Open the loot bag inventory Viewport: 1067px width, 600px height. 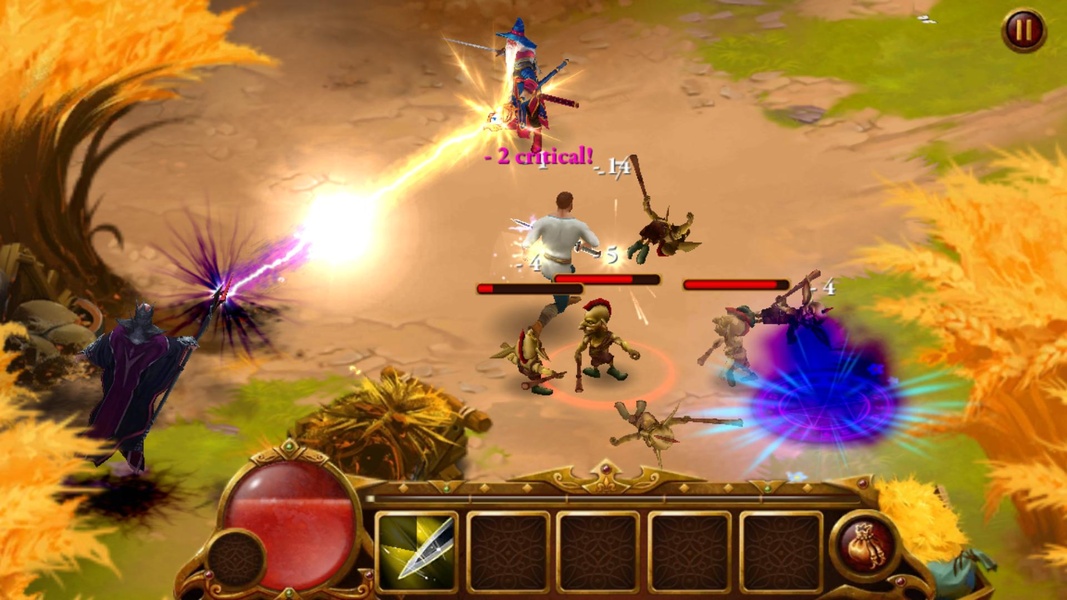point(866,547)
